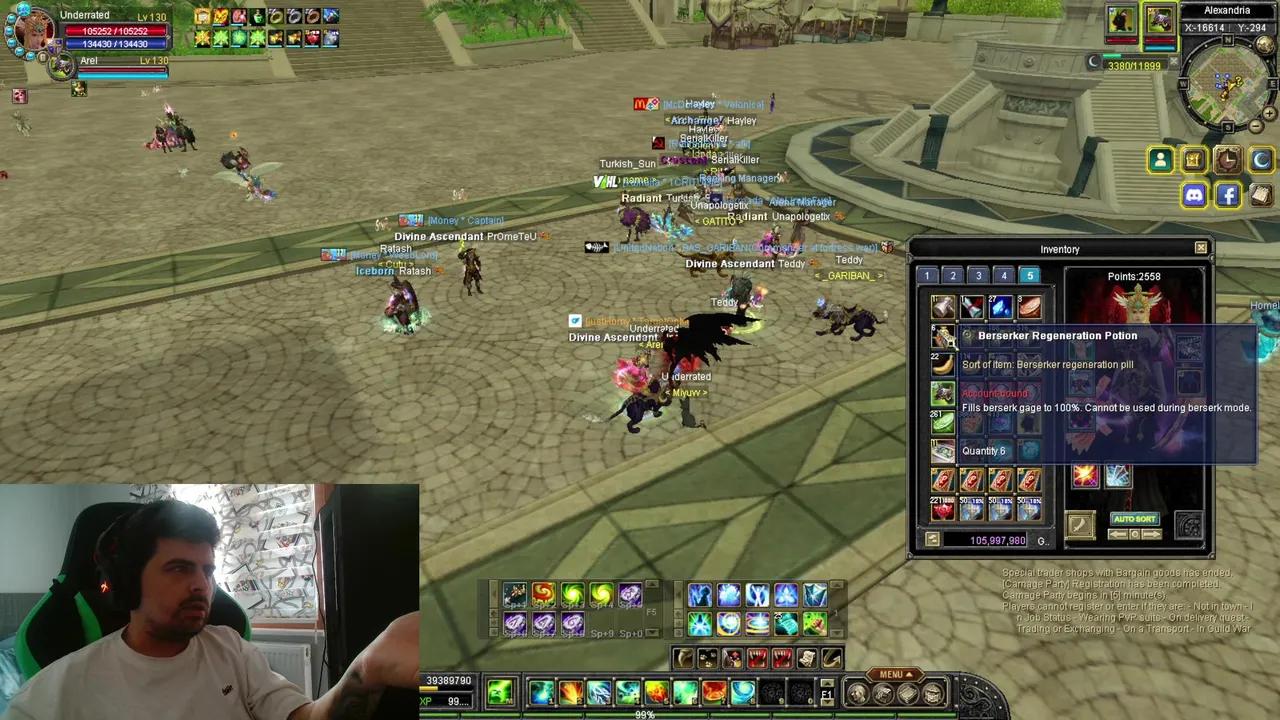Screen dimensions: 1280x720
Task: Click the golden treasure chest icon
Action: 1192,160
